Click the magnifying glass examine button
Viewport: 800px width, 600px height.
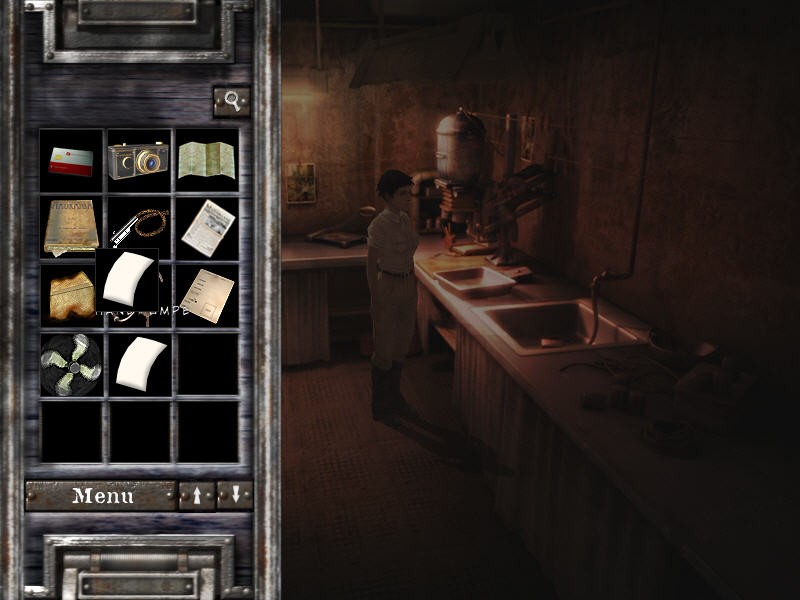(232, 101)
